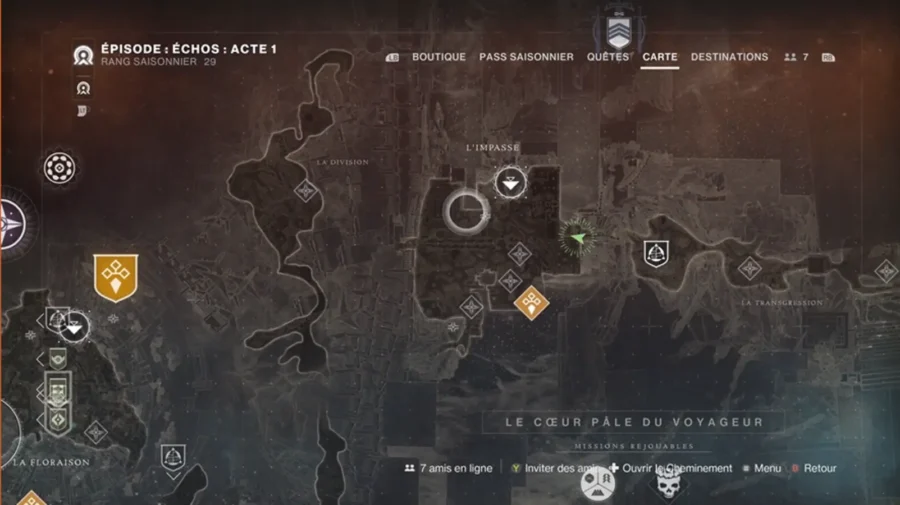Select the white shield marker near La Transgression
Image resolution: width=900 pixels, height=505 pixels.
point(656,253)
